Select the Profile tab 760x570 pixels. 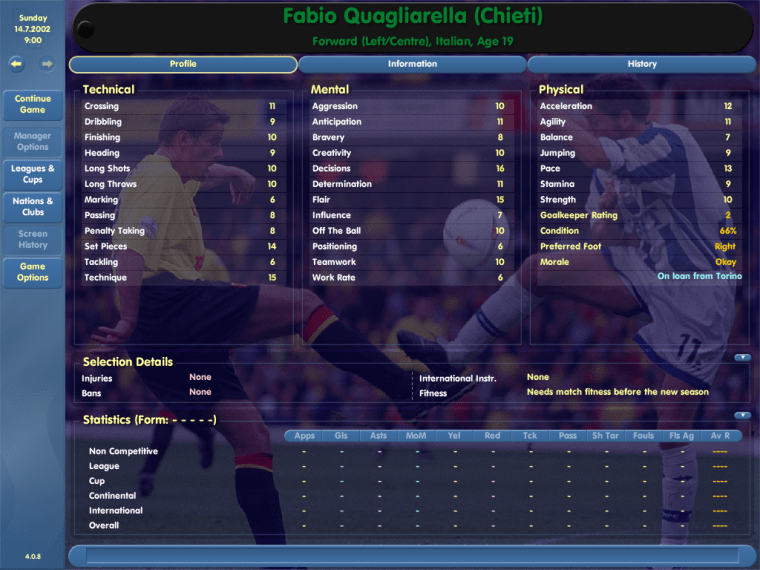coord(183,64)
